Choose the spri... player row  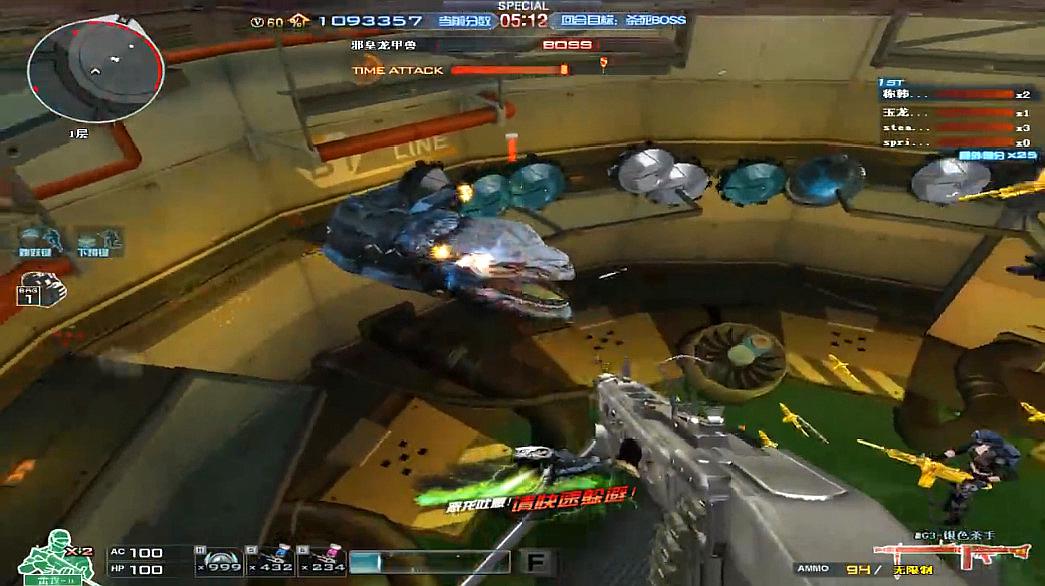952,143
